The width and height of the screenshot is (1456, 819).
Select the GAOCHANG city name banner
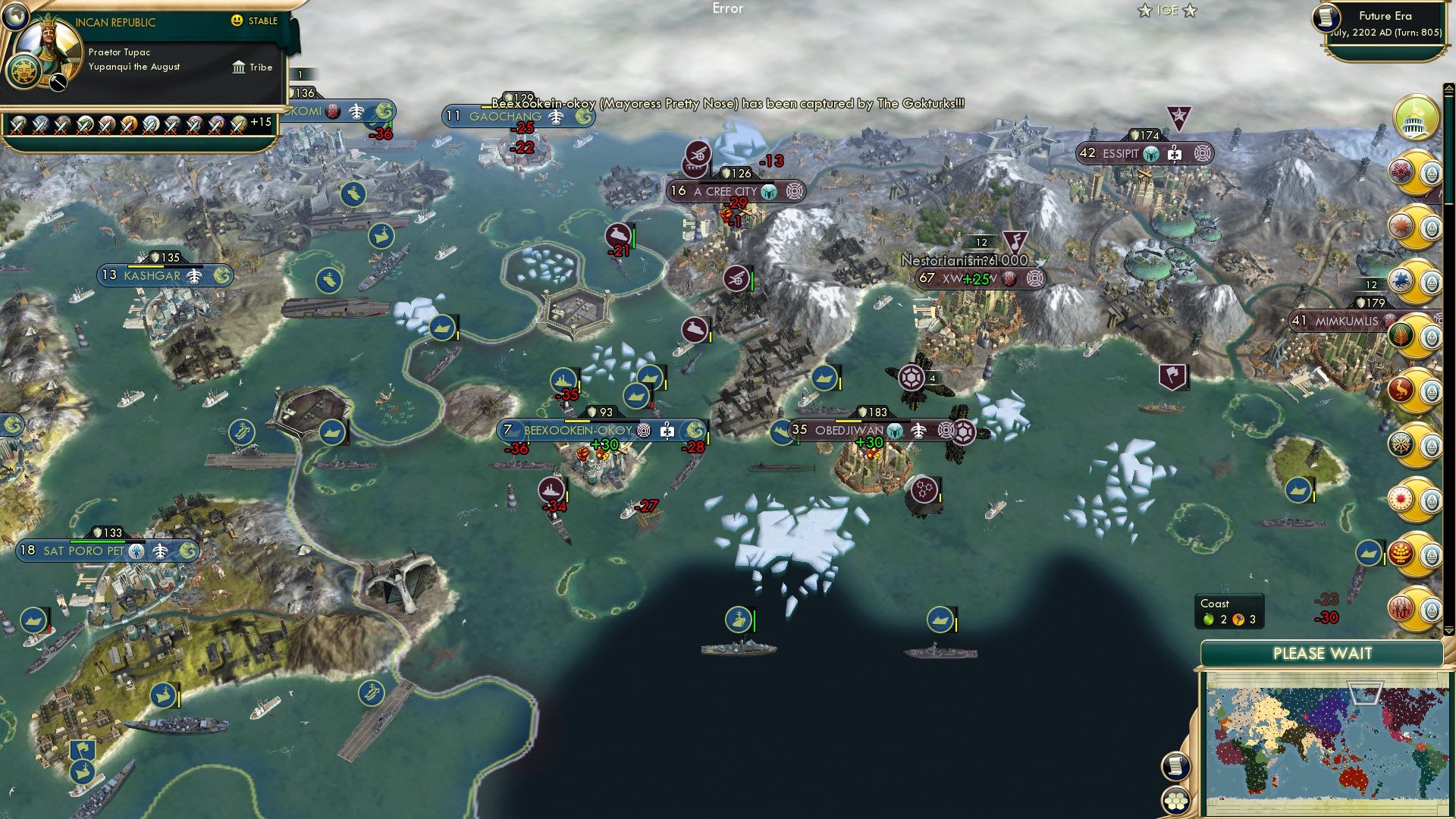coord(504,116)
